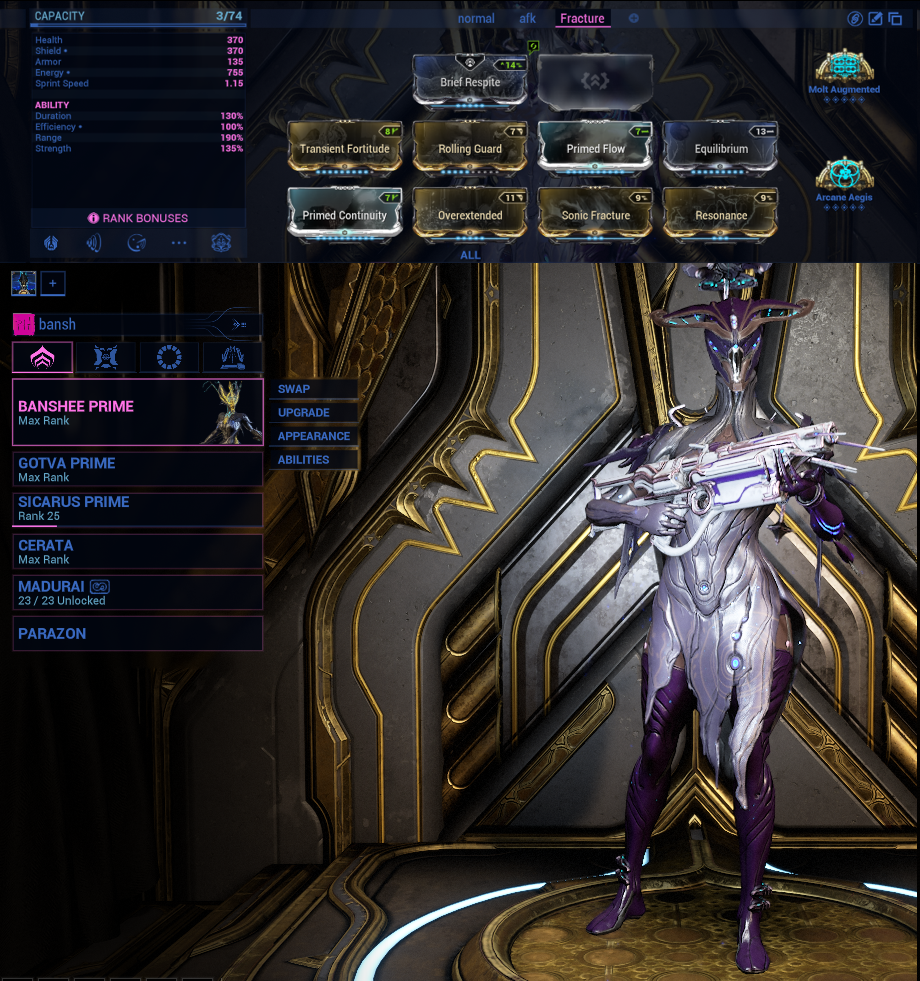Switch to the normal config tab
920x981 pixels.
(x=476, y=18)
